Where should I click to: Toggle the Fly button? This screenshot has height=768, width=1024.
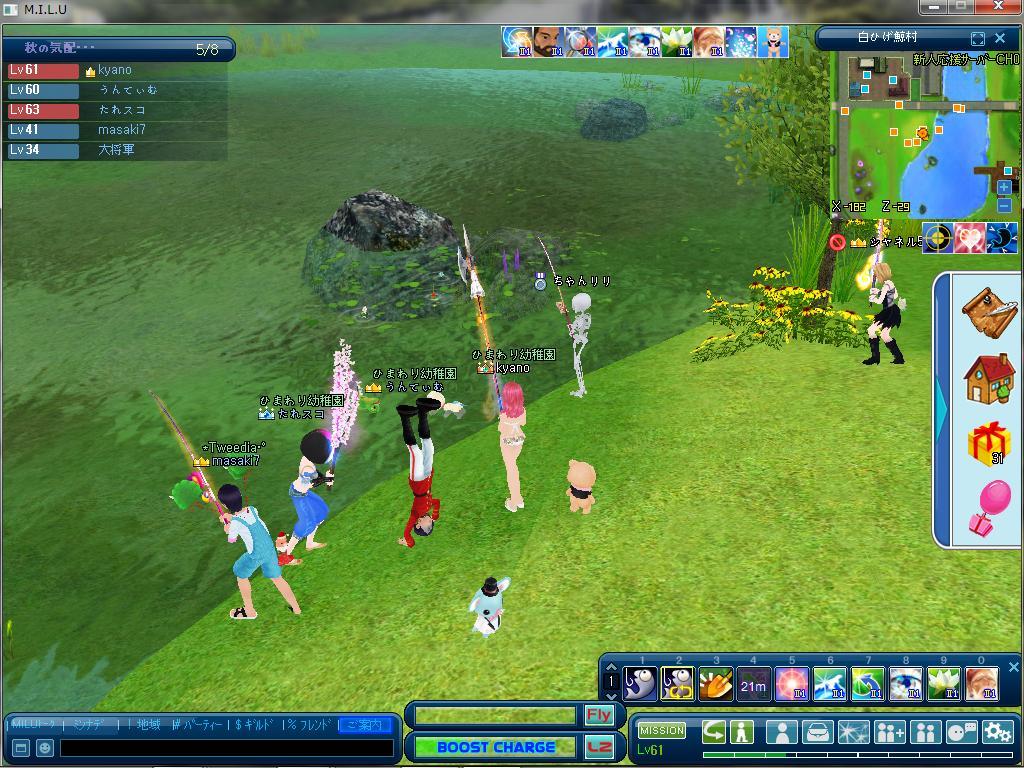pyautogui.click(x=599, y=715)
